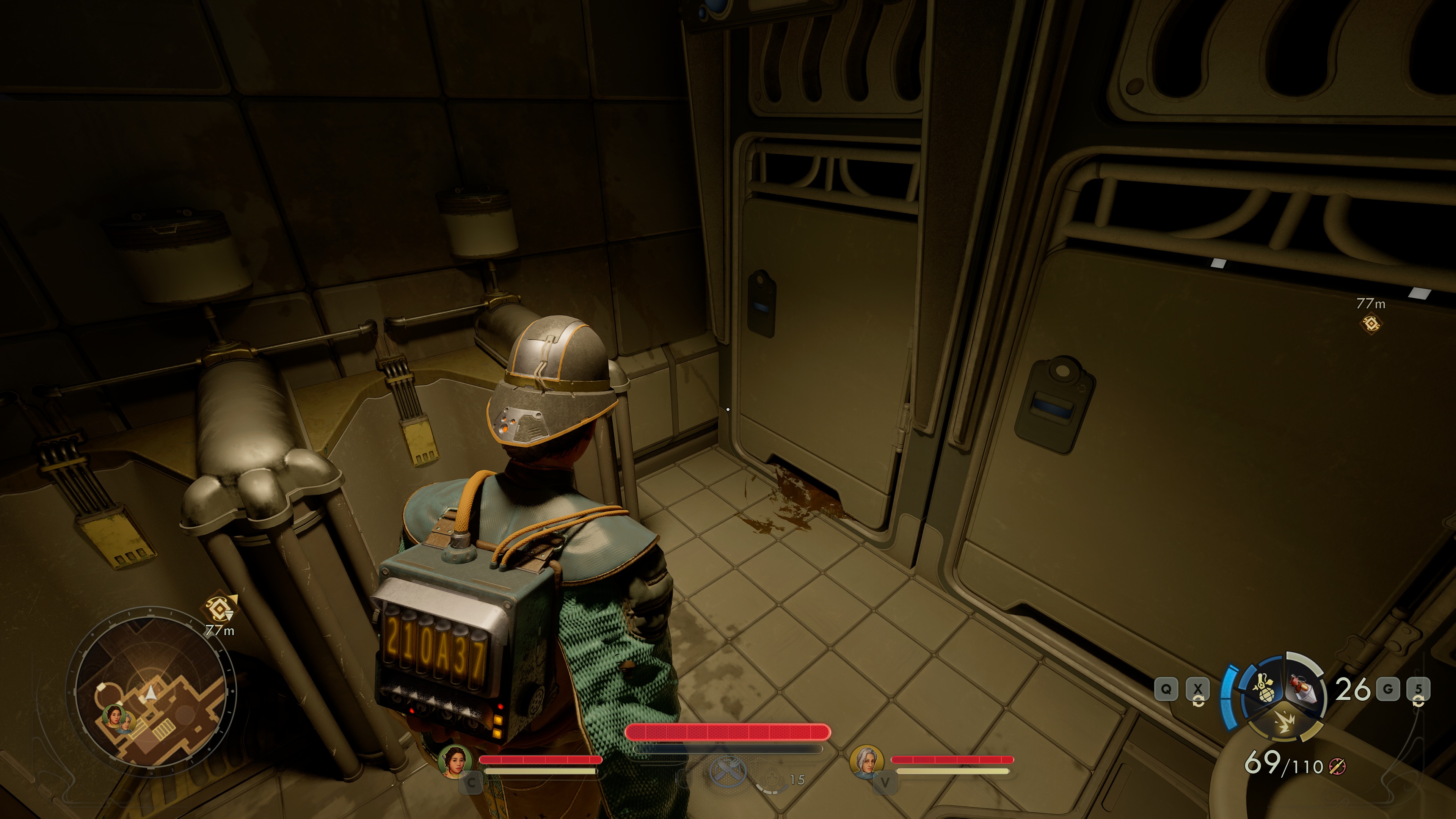
Task: Select the quest marker above the minimap
Action: [219, 608]
